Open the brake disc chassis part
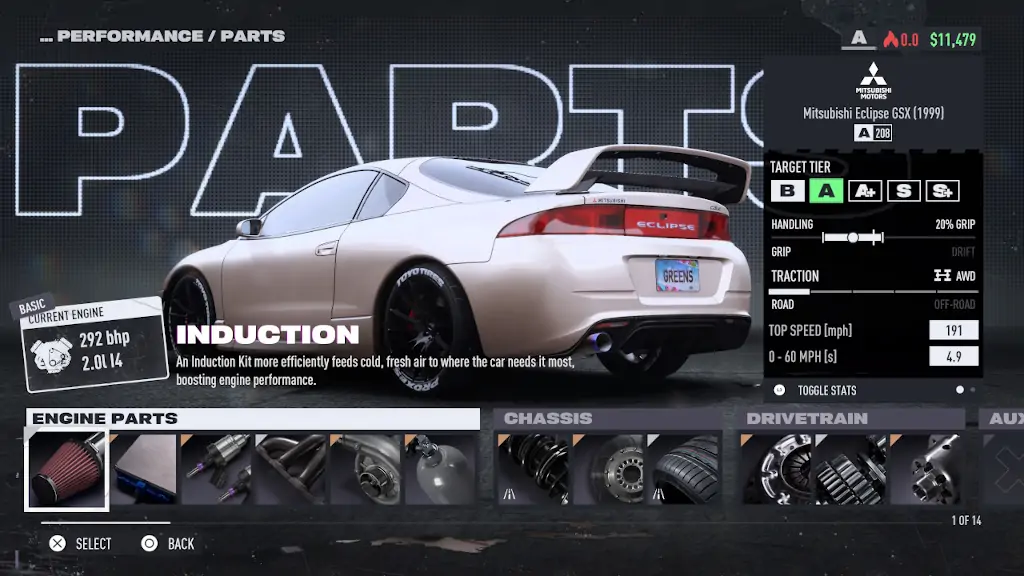Image resolution: width=1024 pixels, height=576 pixels. 608,469
